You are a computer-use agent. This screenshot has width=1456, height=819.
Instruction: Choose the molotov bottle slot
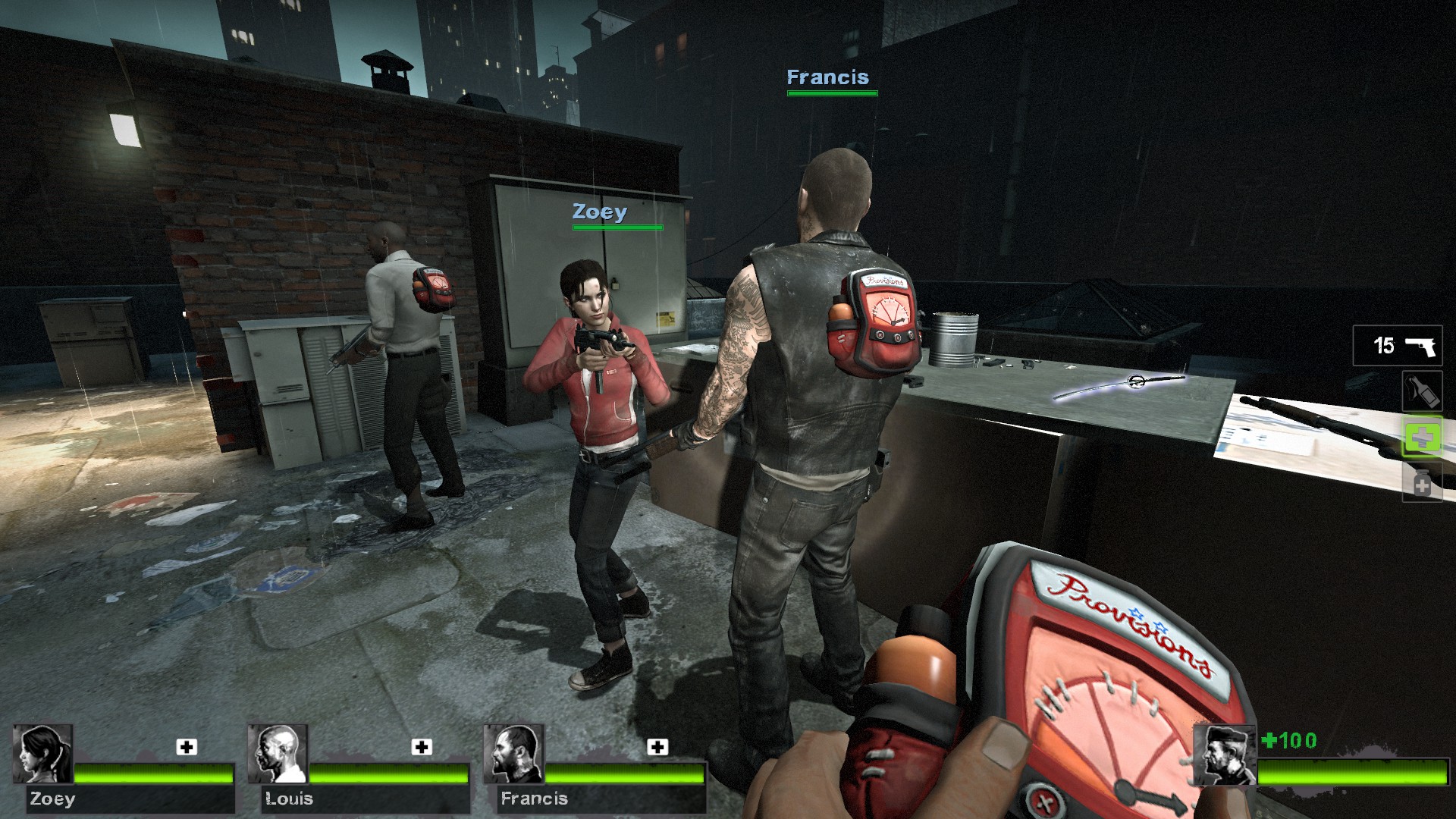point(1420,391)
